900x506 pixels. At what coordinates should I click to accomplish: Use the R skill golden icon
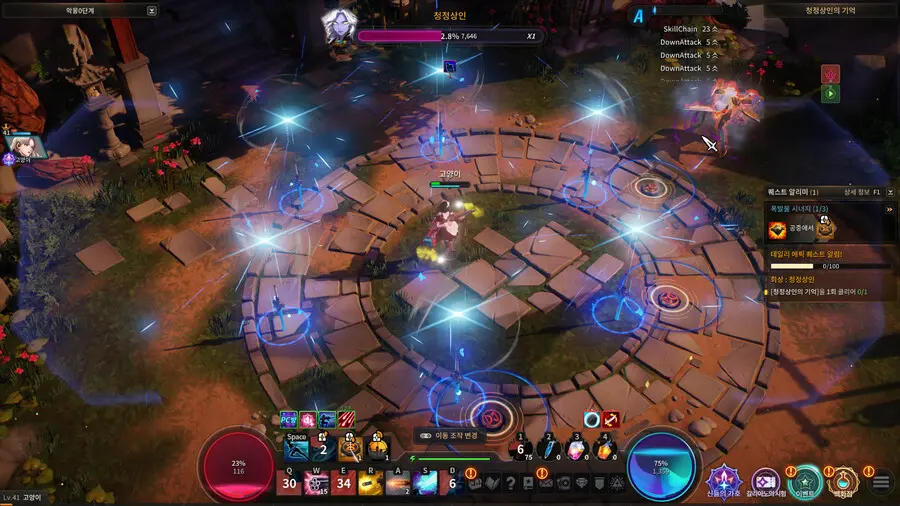(x=371, y=483)
